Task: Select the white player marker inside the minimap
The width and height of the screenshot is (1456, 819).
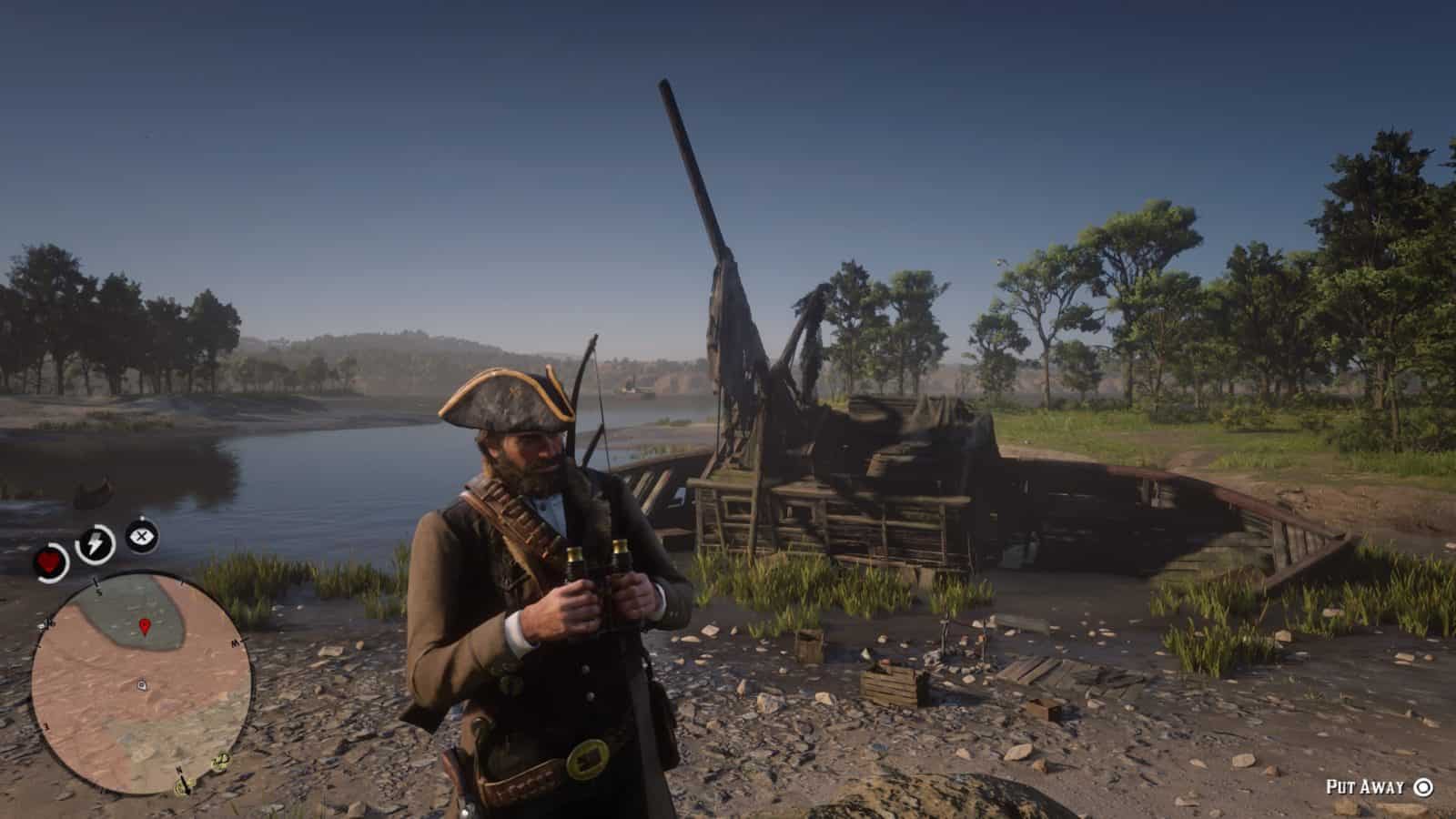Action: pos(141,684)
